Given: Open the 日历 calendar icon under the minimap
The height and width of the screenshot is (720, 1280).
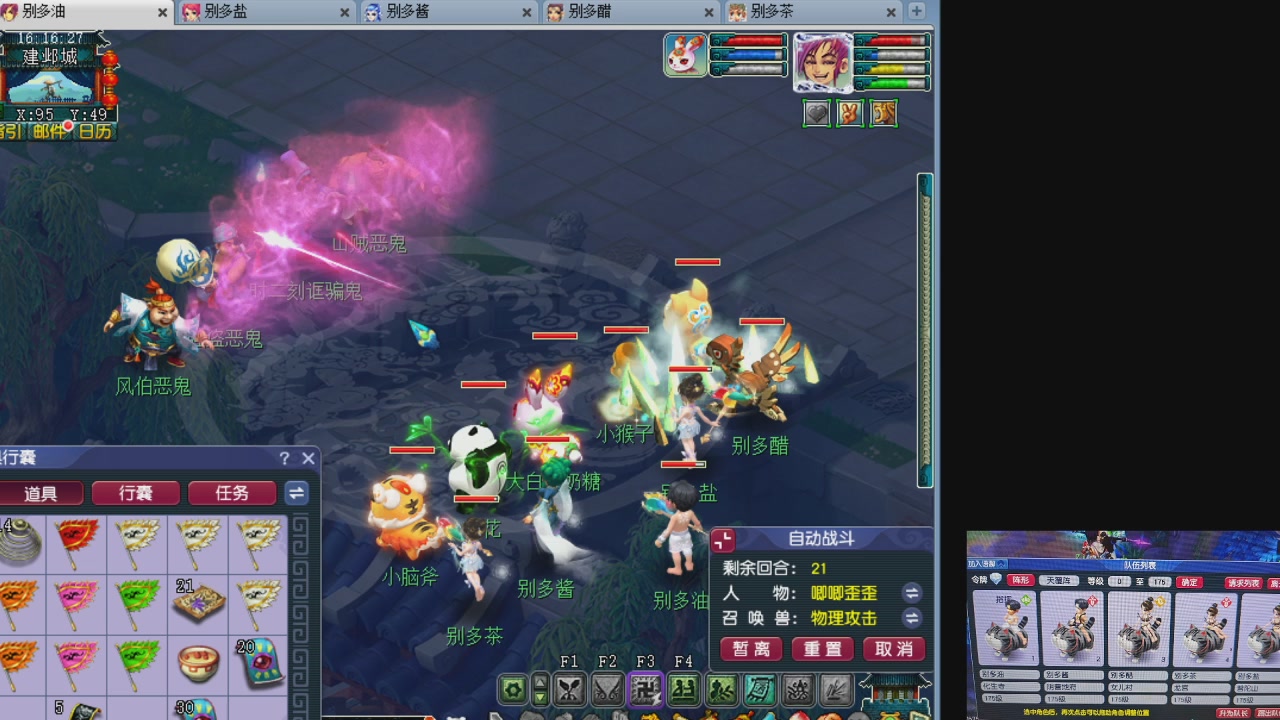Looking at the screenshot, I should (94, 131).
